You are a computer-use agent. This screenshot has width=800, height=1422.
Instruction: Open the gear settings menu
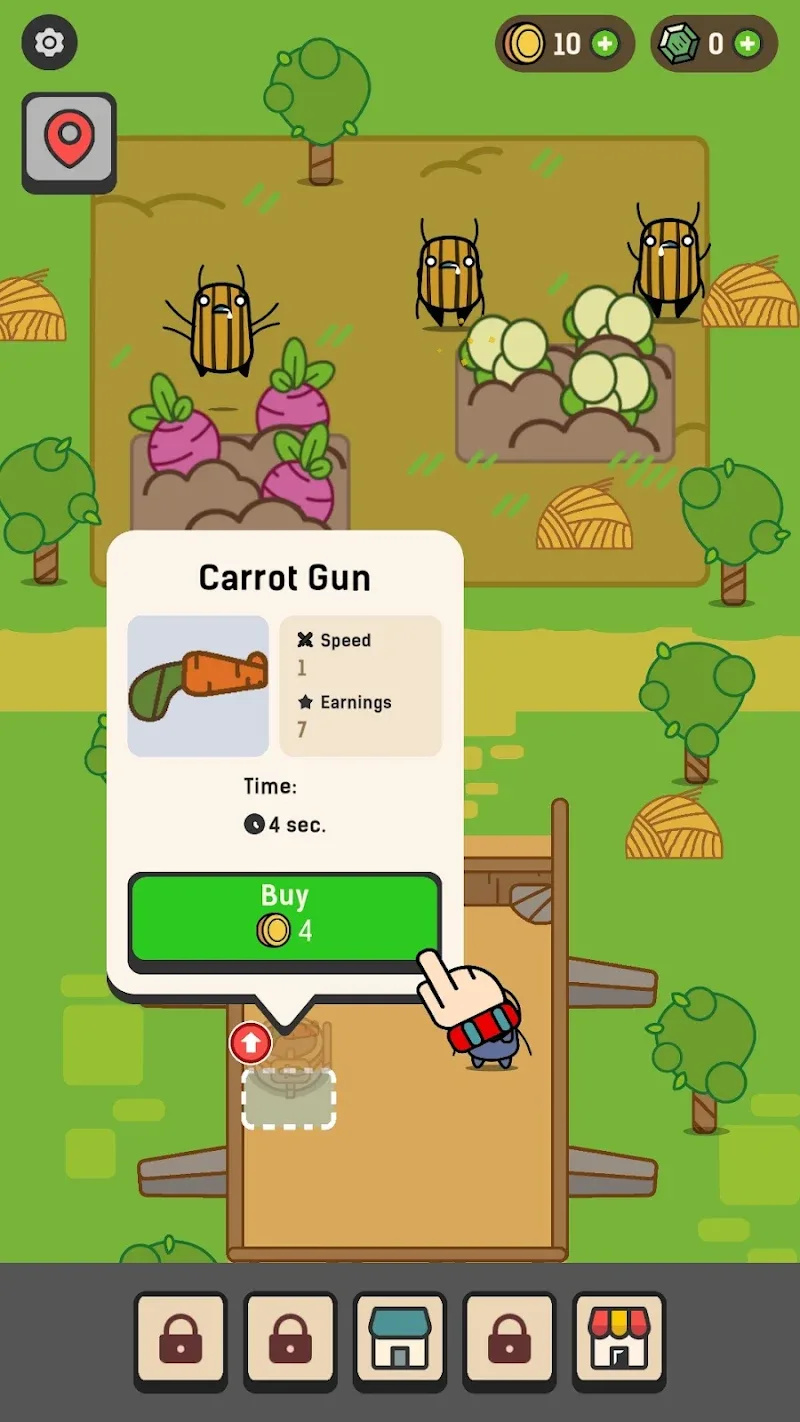pos(49,43)
